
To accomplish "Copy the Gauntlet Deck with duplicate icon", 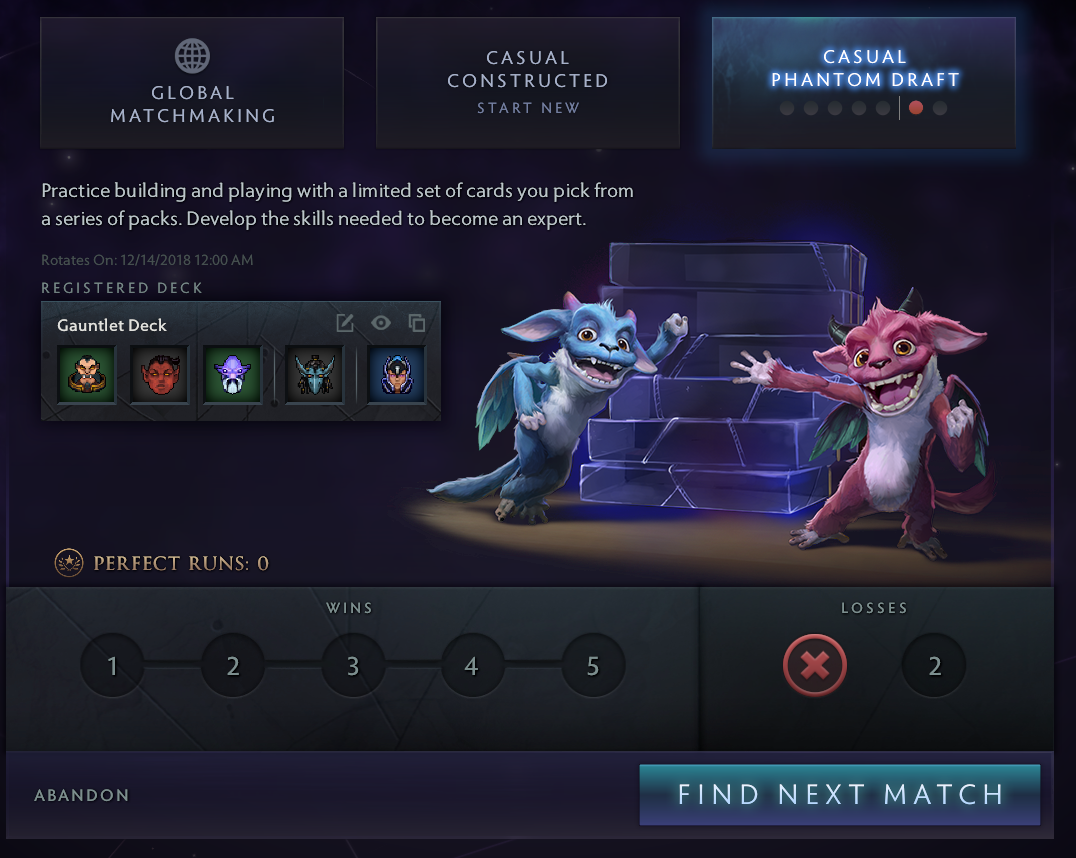I will pyautogui.click(x=417, y=323).
